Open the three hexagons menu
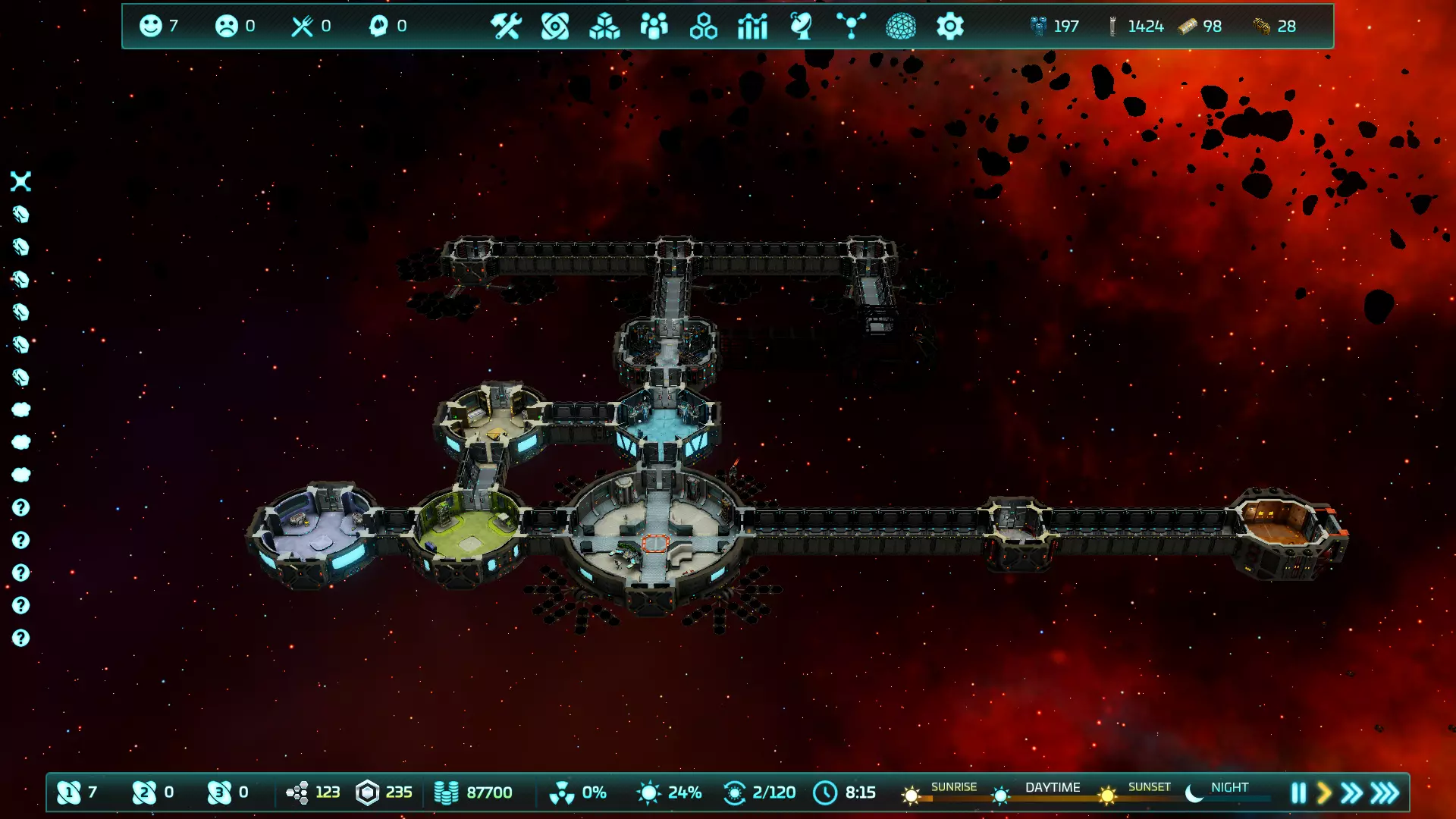This screenshot has height=819, width=1456. [x=703, y=27]
